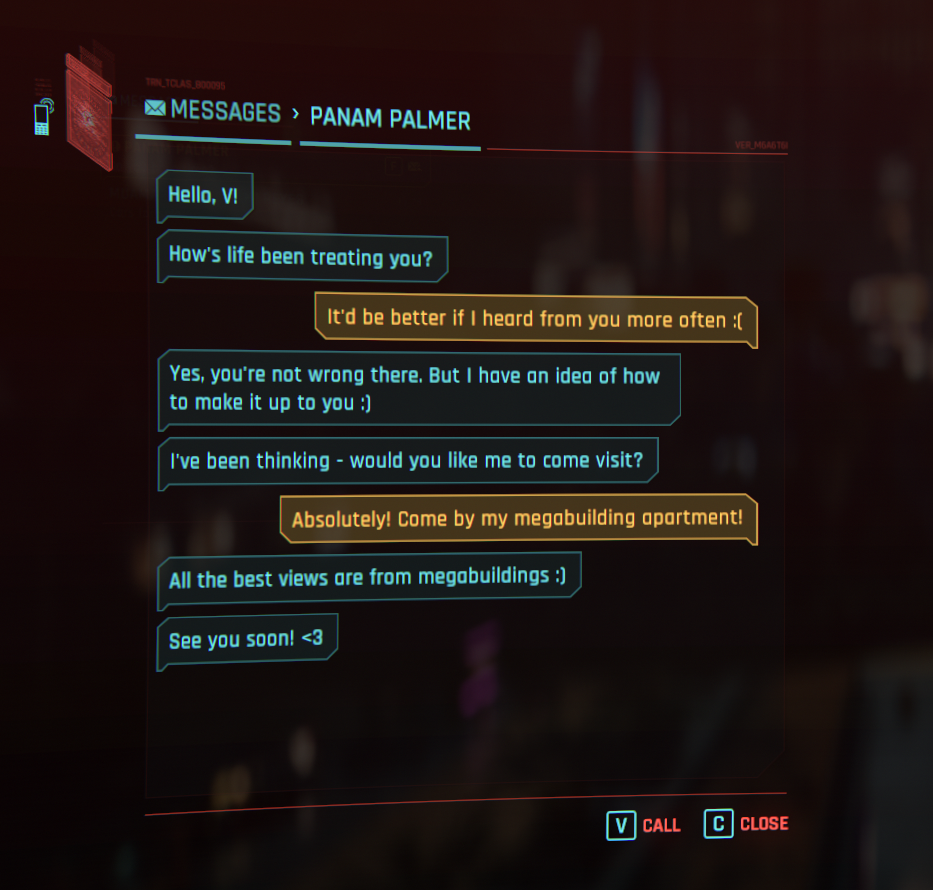This screenshot has height=890, width=933.
Task: Select "How's life been treating you?" message
Action: (301, 256)
